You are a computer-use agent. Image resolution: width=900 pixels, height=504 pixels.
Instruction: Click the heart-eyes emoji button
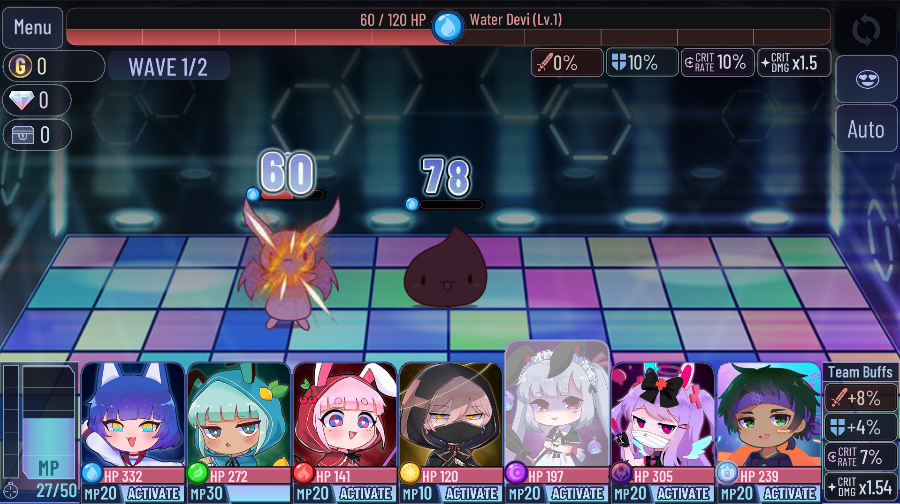pos(865,78)
